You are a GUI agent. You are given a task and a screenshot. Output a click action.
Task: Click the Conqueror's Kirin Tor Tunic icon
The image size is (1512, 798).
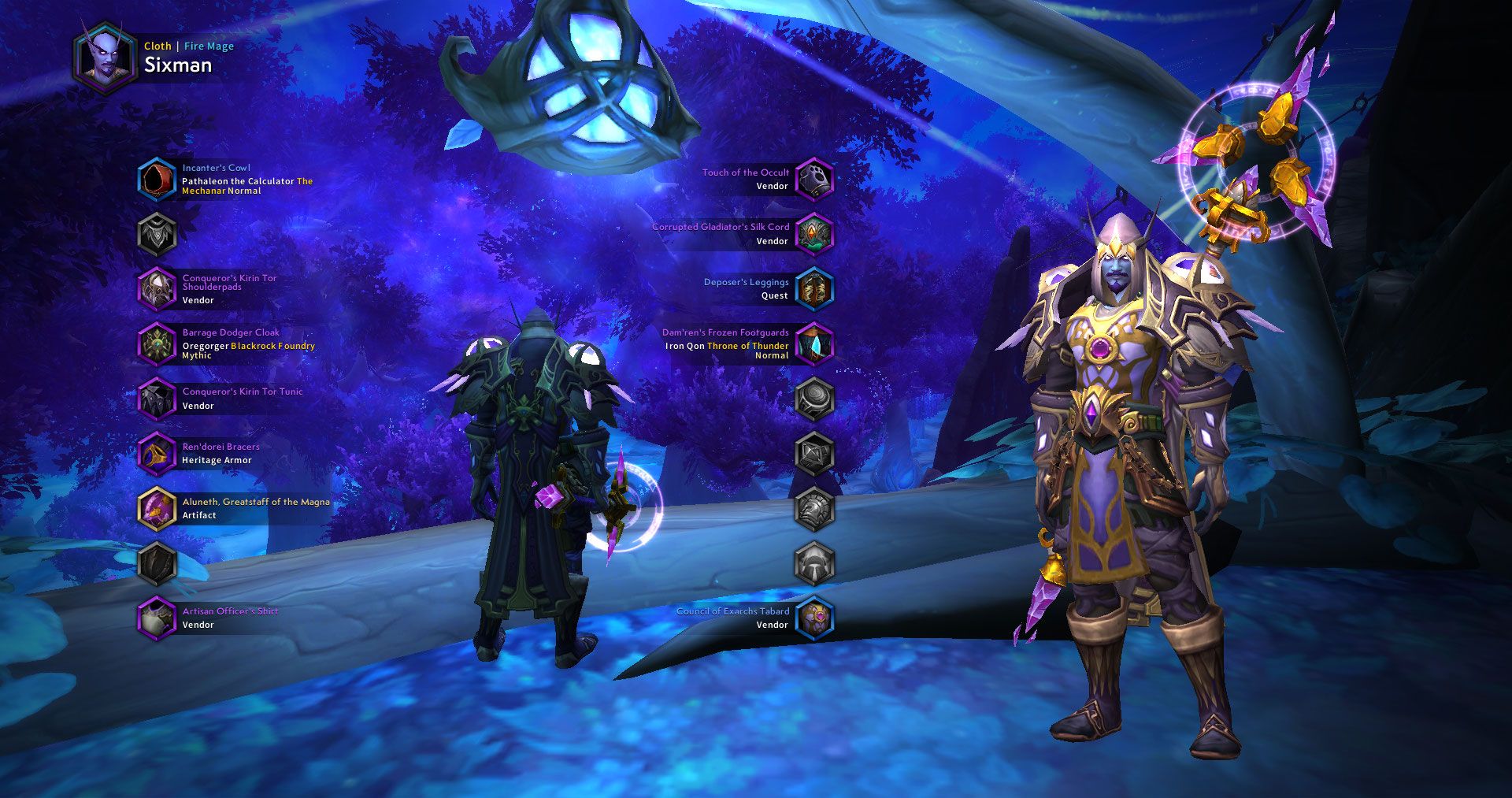click(x=157, y=399)
